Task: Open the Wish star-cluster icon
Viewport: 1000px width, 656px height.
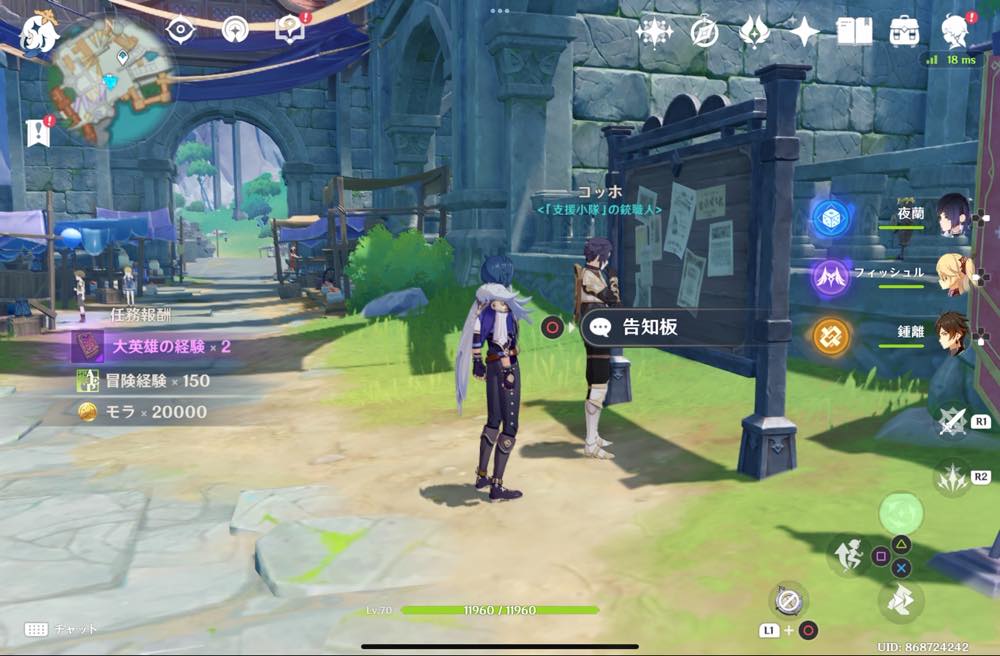Action: (654, 32)
